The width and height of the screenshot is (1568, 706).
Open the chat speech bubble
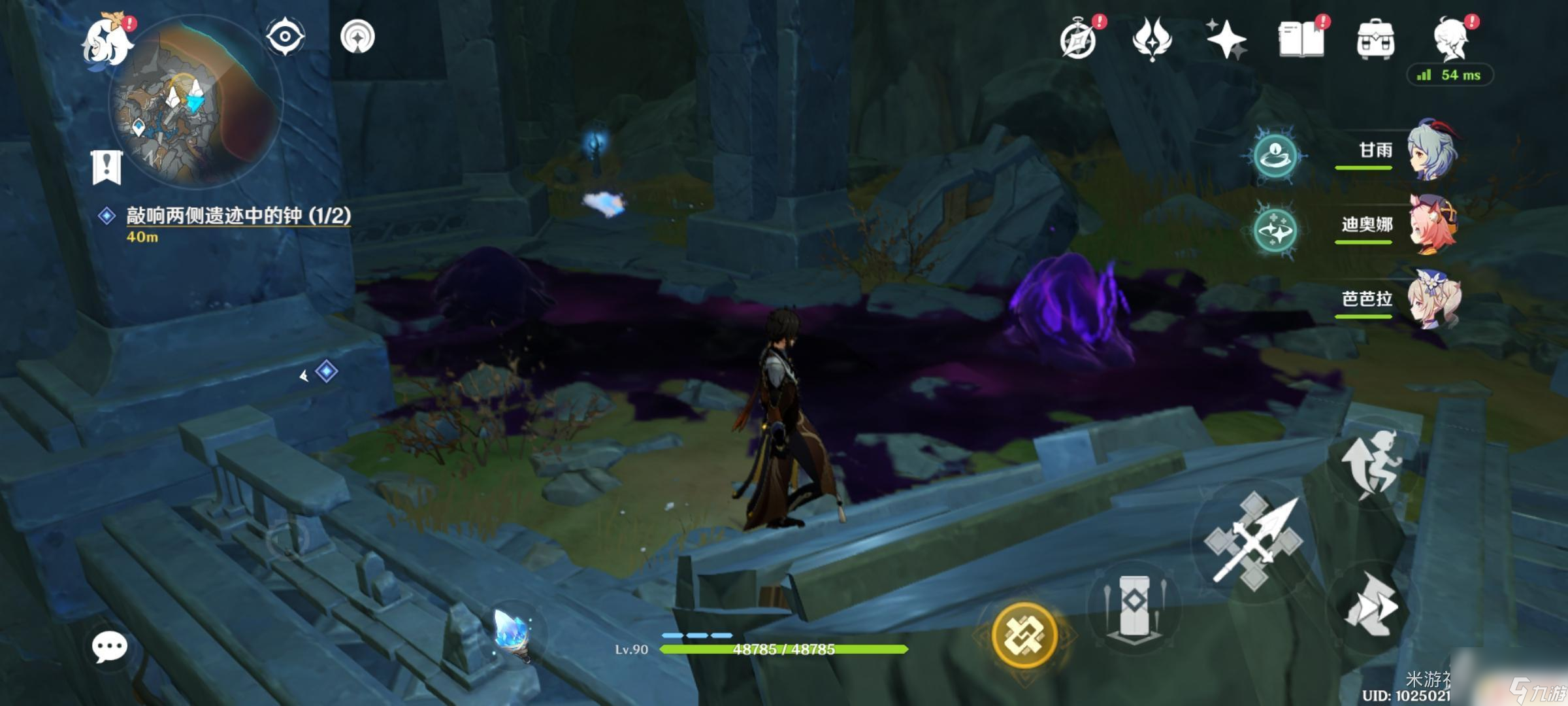[109, 647]
